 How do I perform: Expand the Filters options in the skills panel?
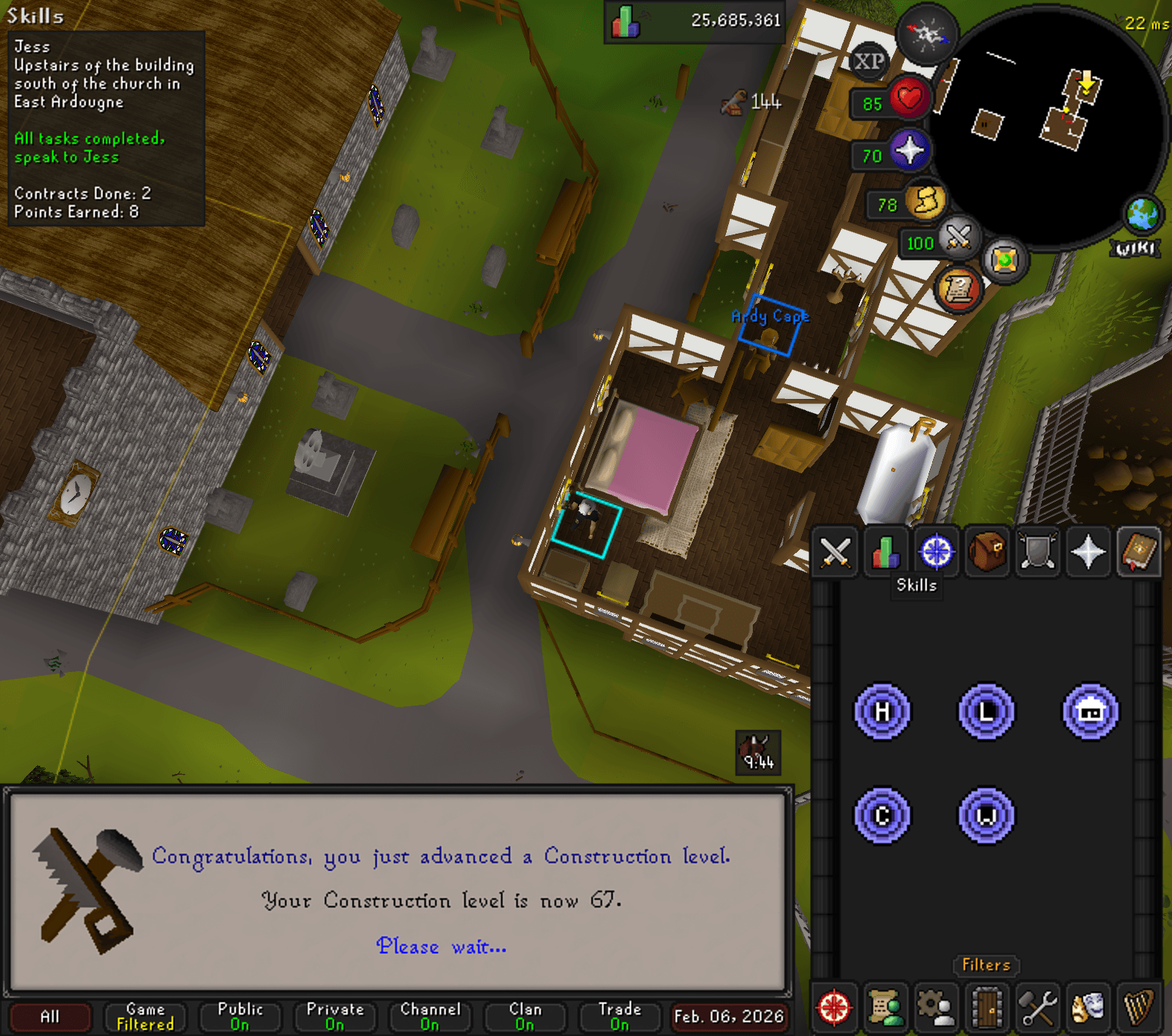986,965
